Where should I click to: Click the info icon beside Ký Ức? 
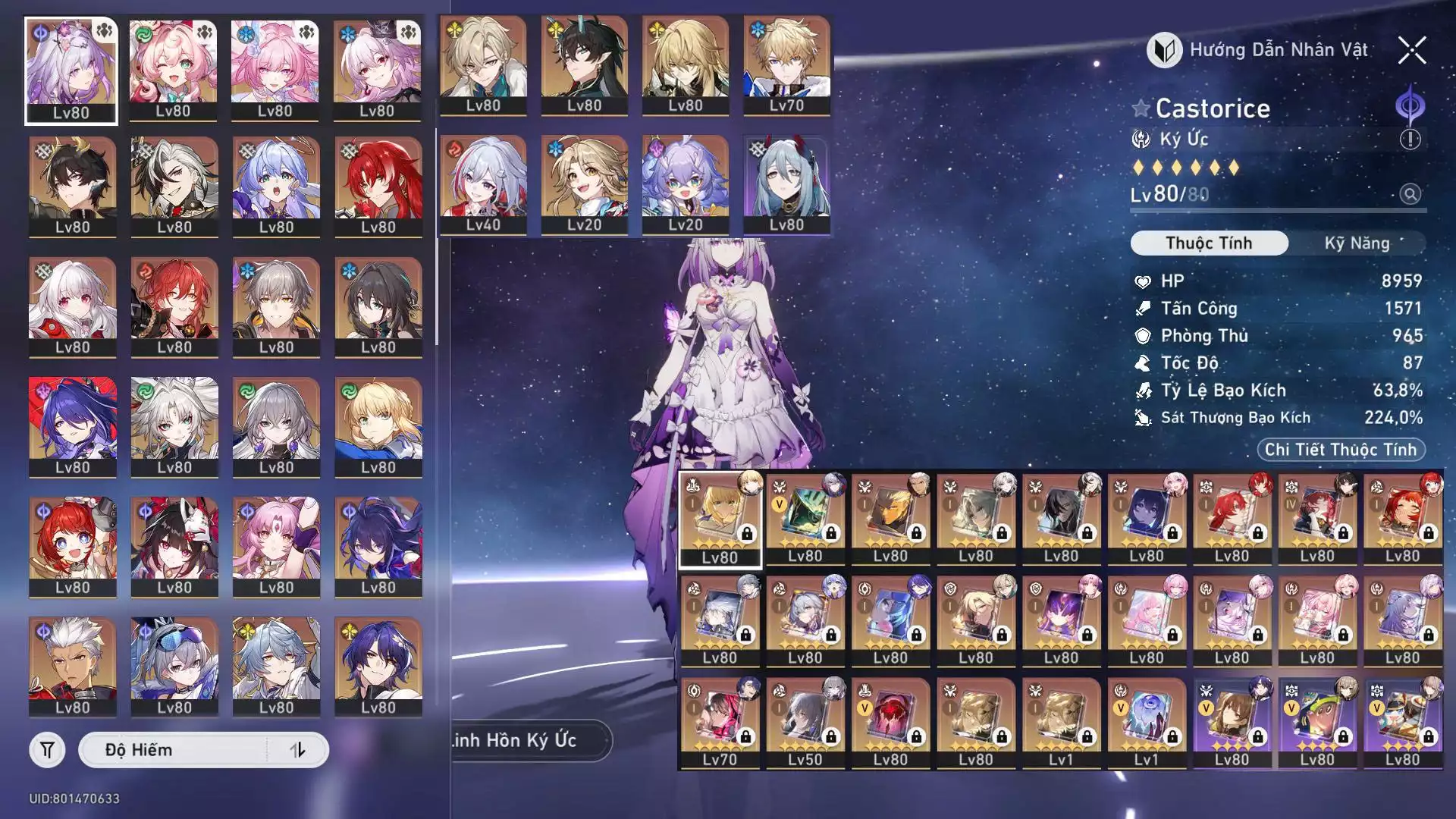[x=1410, y=140]
